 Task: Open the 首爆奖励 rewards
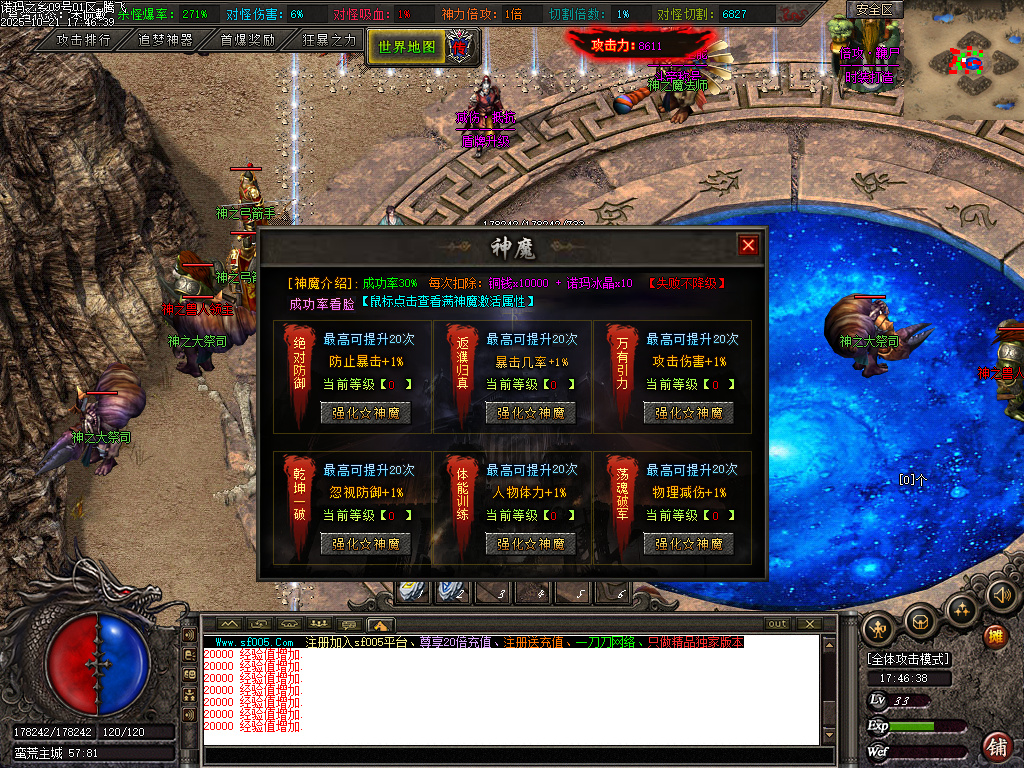pos(247,41)
